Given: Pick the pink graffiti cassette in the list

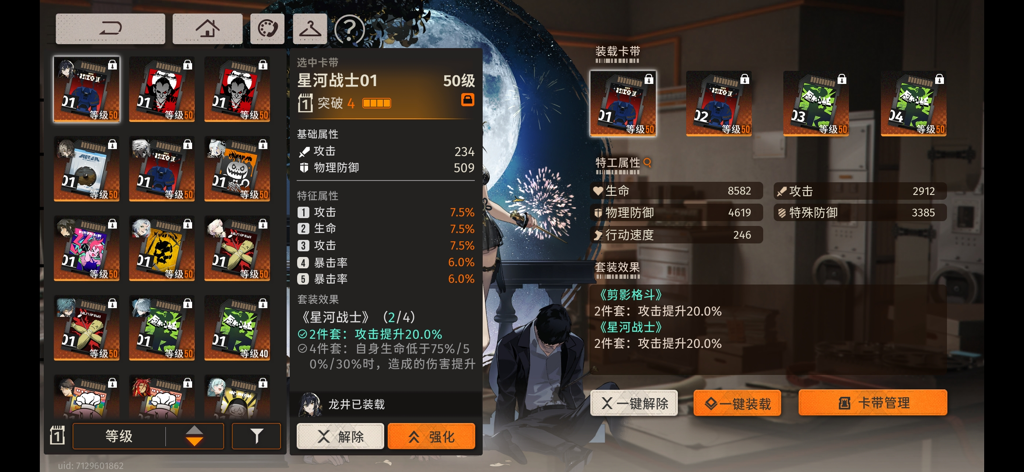Looking at the screenshot, I should click(86, 248).
